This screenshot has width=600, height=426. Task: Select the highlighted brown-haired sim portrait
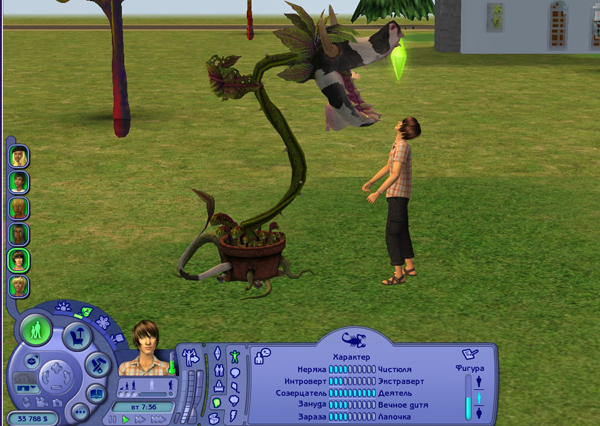pos(19,260)
